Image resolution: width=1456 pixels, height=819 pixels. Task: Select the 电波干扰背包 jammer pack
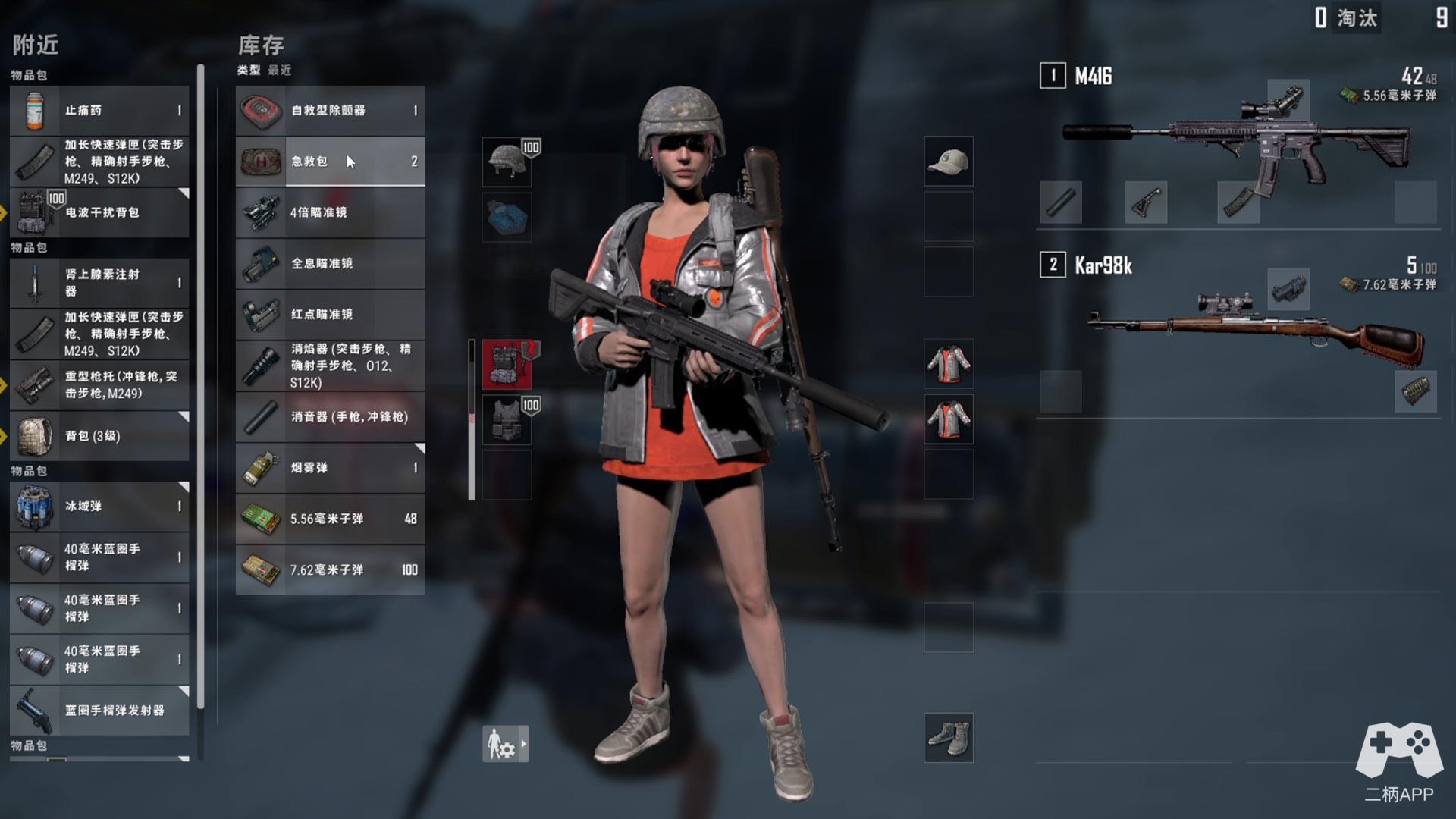point(99,212)
